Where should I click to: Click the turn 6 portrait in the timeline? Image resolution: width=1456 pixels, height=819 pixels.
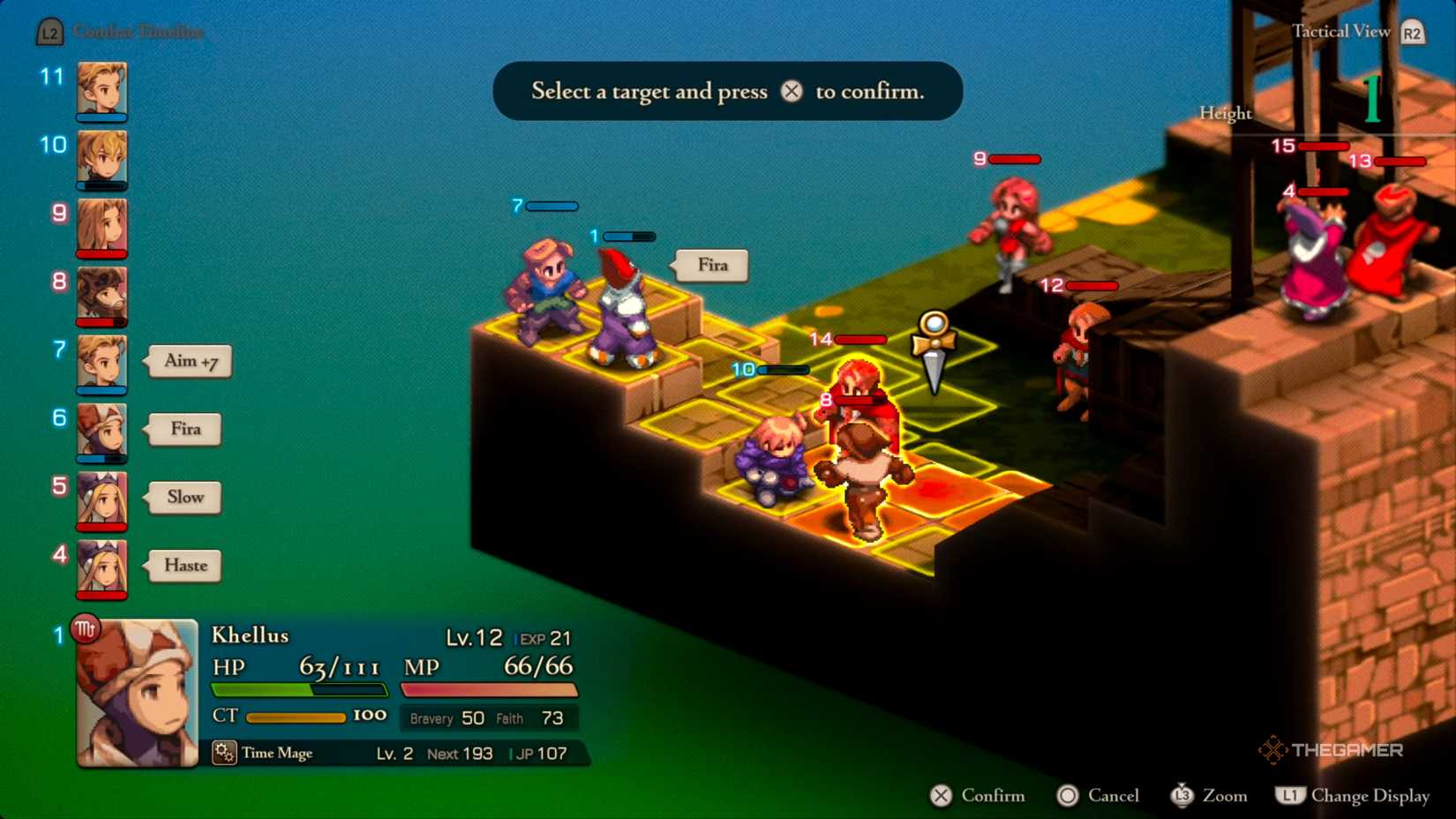101,431
